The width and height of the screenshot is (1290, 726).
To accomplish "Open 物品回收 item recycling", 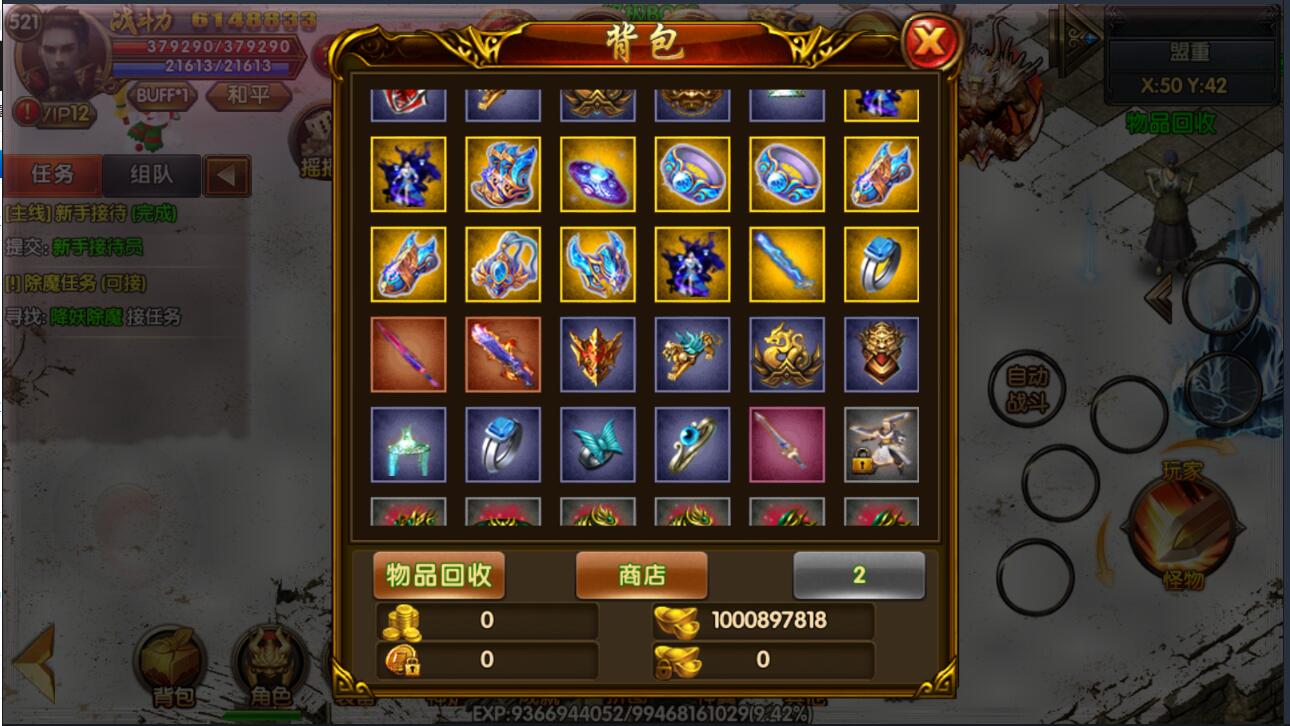I will 439,575.
